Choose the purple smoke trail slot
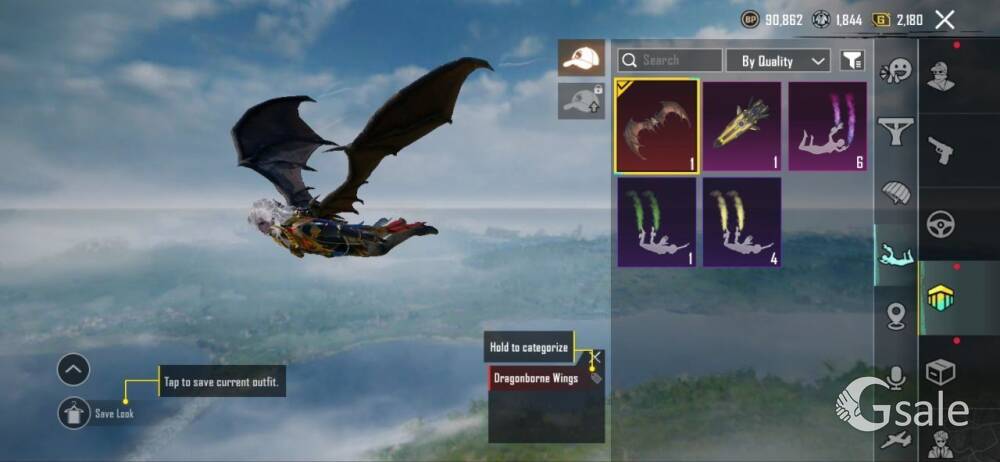The height and width of the screenshot is (462, 1000). tap(827, 126)
